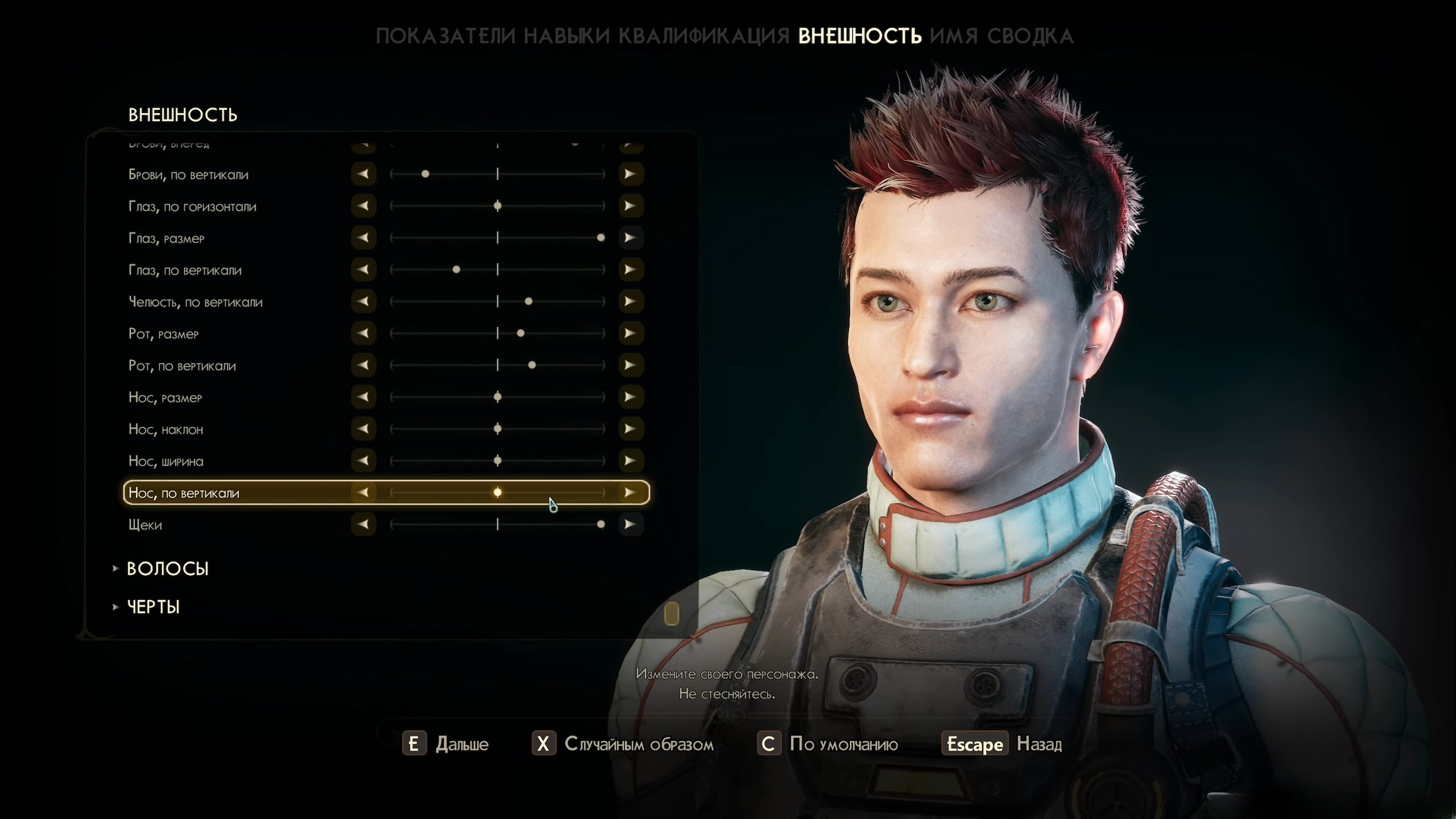
Task: Increase Нос, ширина with right arrow
Action: [x=630, y=461]
